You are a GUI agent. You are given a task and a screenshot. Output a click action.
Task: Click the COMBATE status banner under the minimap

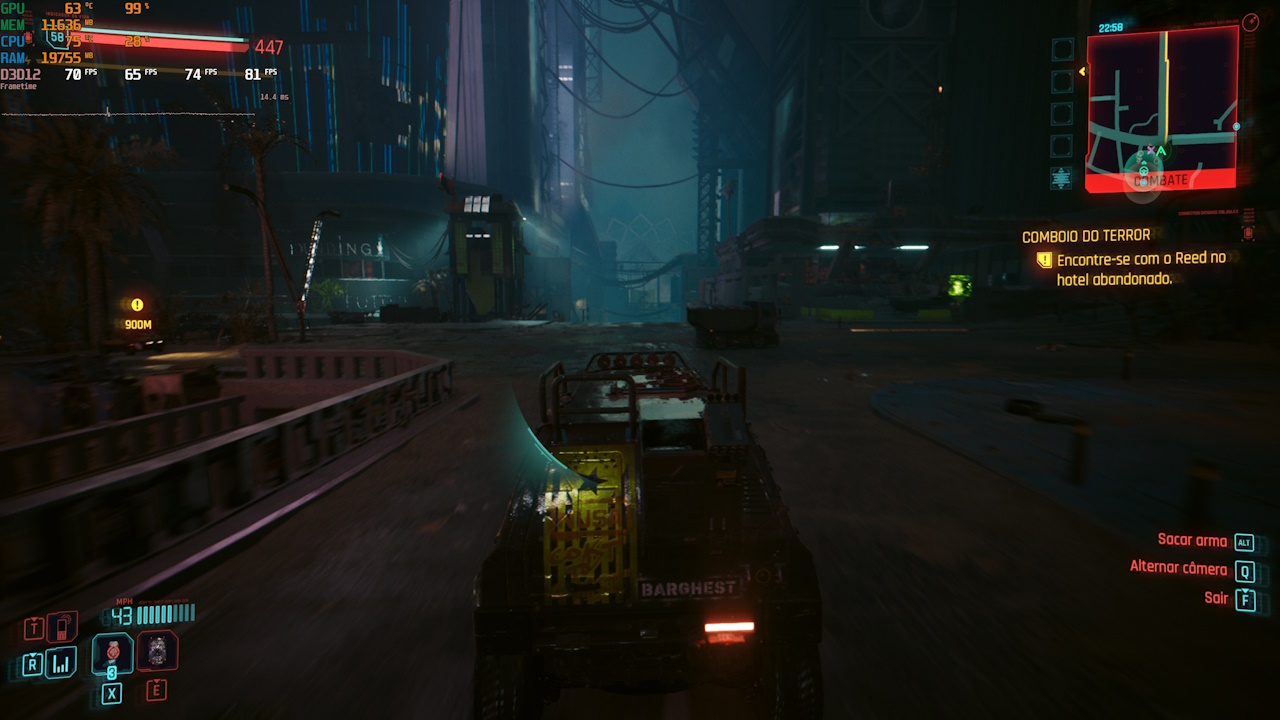[x=1160, y=180]
